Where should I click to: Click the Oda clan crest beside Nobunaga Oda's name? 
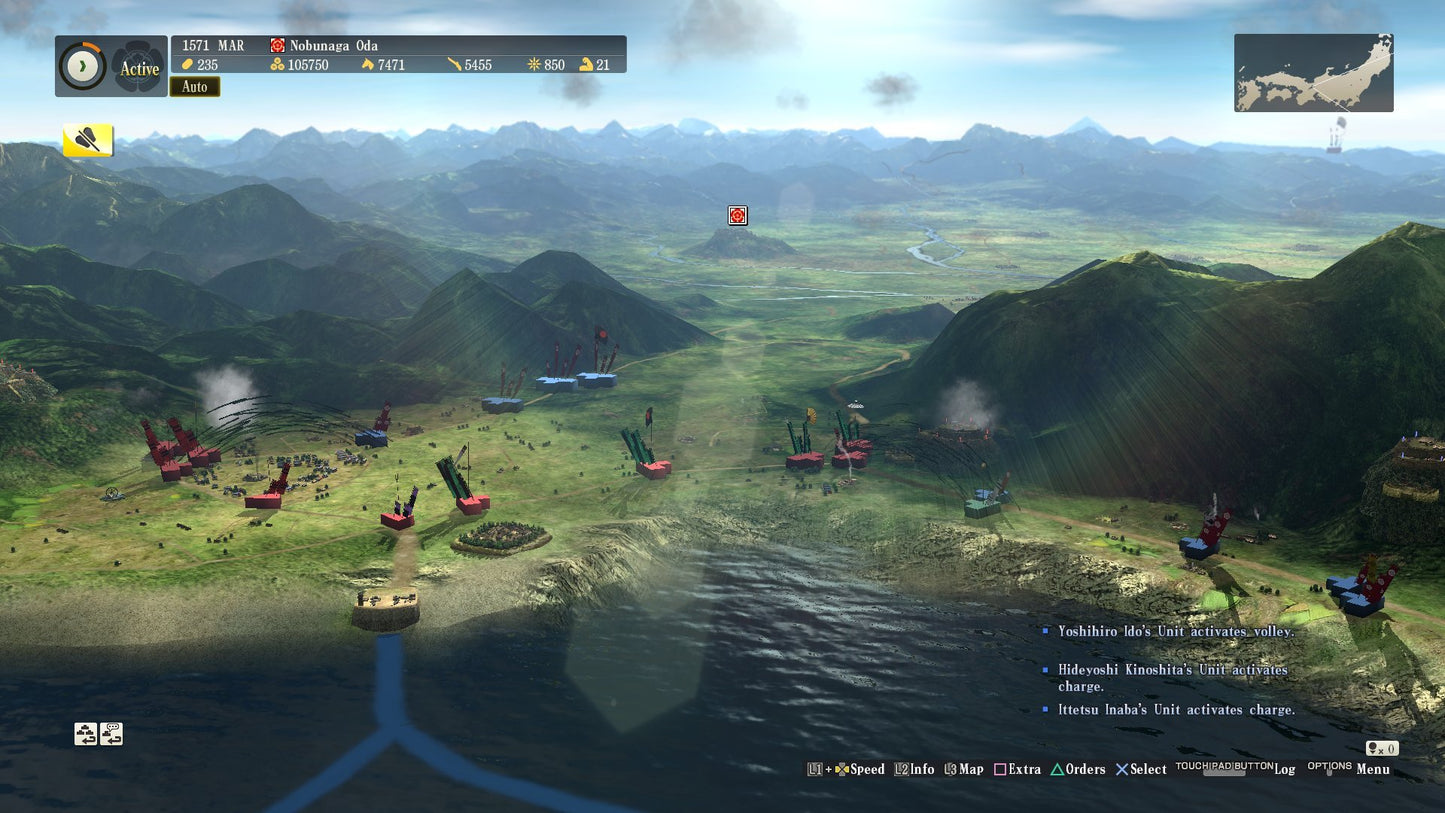pyautogui.click(x=276, y=45)
